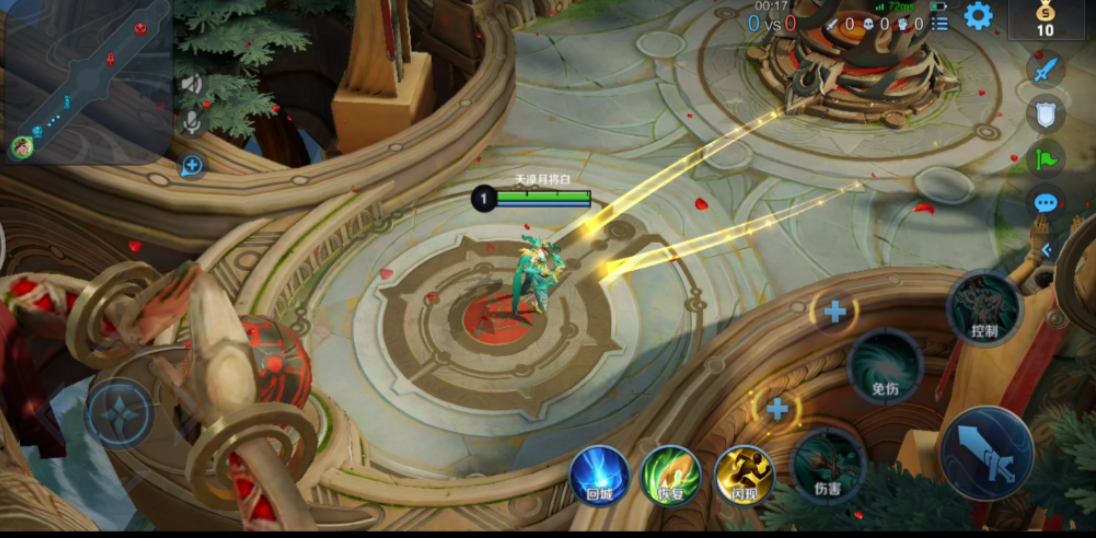1096x538 pixels.
Task: Collapse the signal panel with the arrow
Action: [x=1046, y=250]
